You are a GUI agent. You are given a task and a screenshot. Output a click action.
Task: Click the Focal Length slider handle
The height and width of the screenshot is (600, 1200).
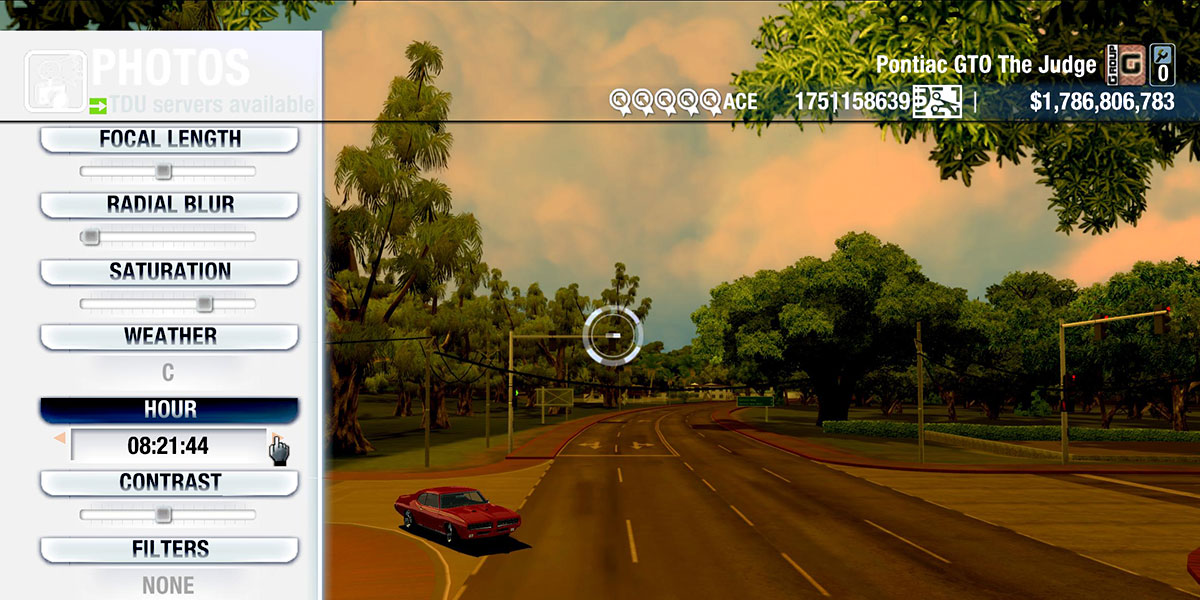point(163,172)
